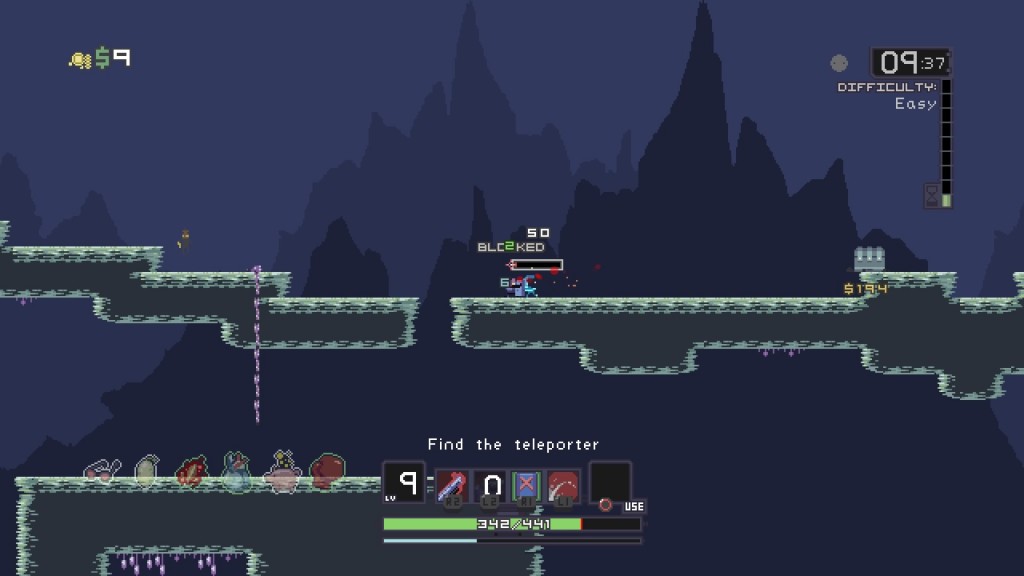1024x576 pixels.
Task: Inspect the glasses item icon
Action: (x=102, y=471)
